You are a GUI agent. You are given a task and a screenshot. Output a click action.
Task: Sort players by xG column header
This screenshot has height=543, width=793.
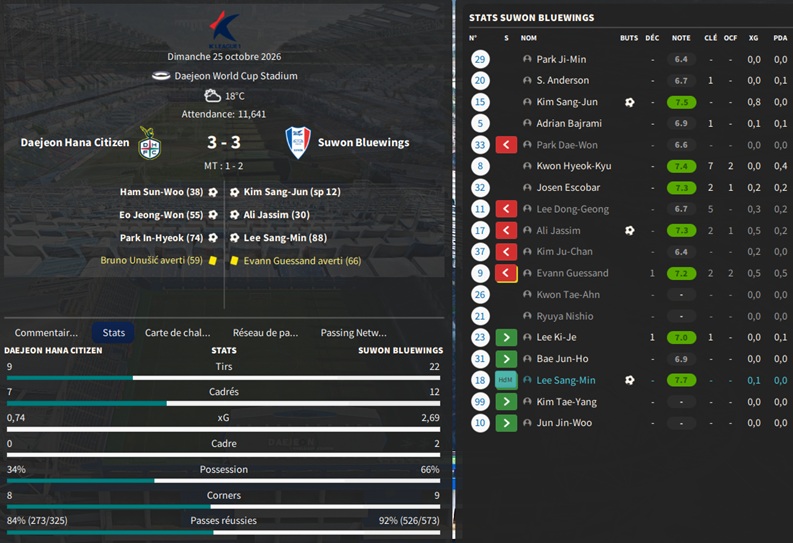click(754, 38)
